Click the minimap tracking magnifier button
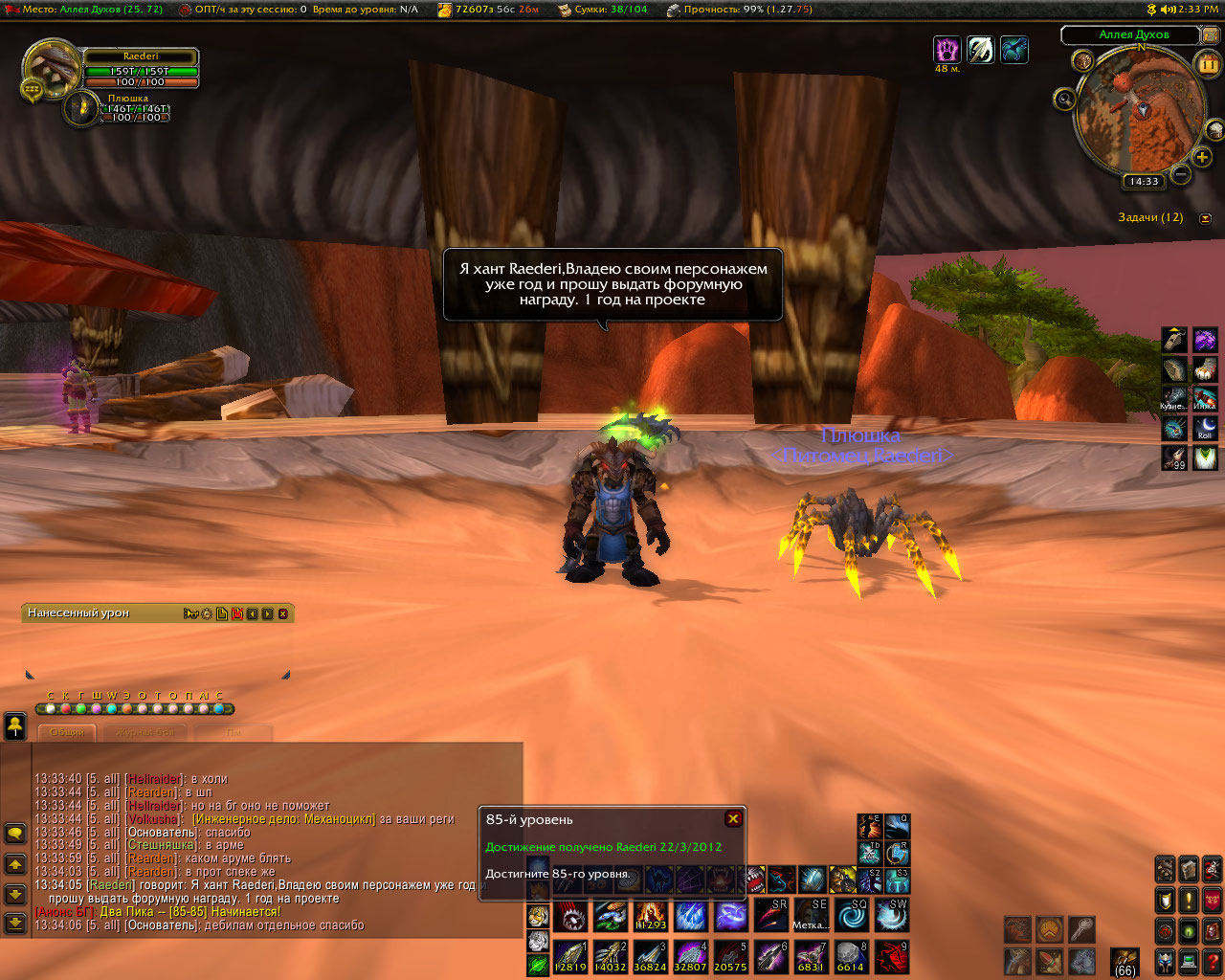 1065,99
